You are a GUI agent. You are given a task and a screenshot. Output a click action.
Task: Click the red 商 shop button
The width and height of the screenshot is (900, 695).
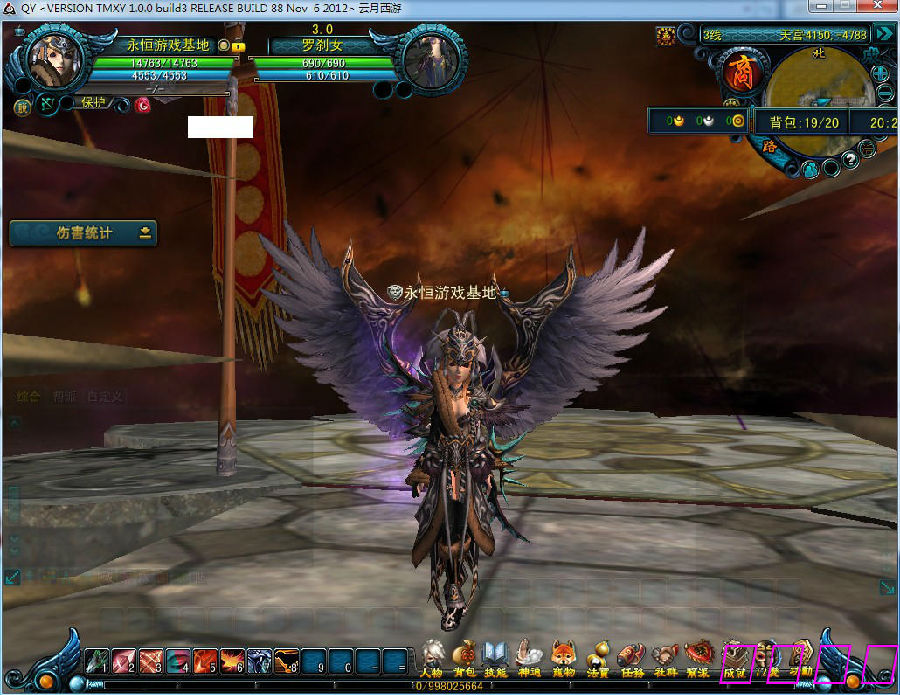(x=740, y=74)
